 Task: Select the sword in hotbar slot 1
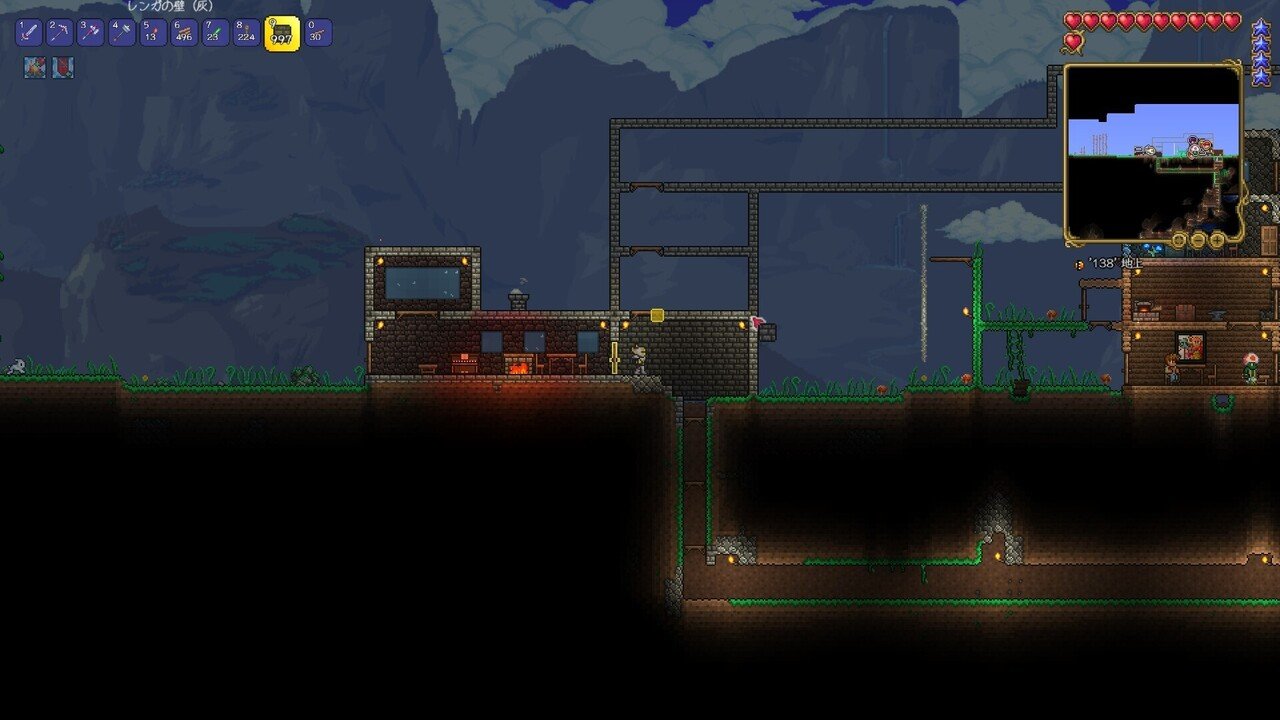coord(28,33)
